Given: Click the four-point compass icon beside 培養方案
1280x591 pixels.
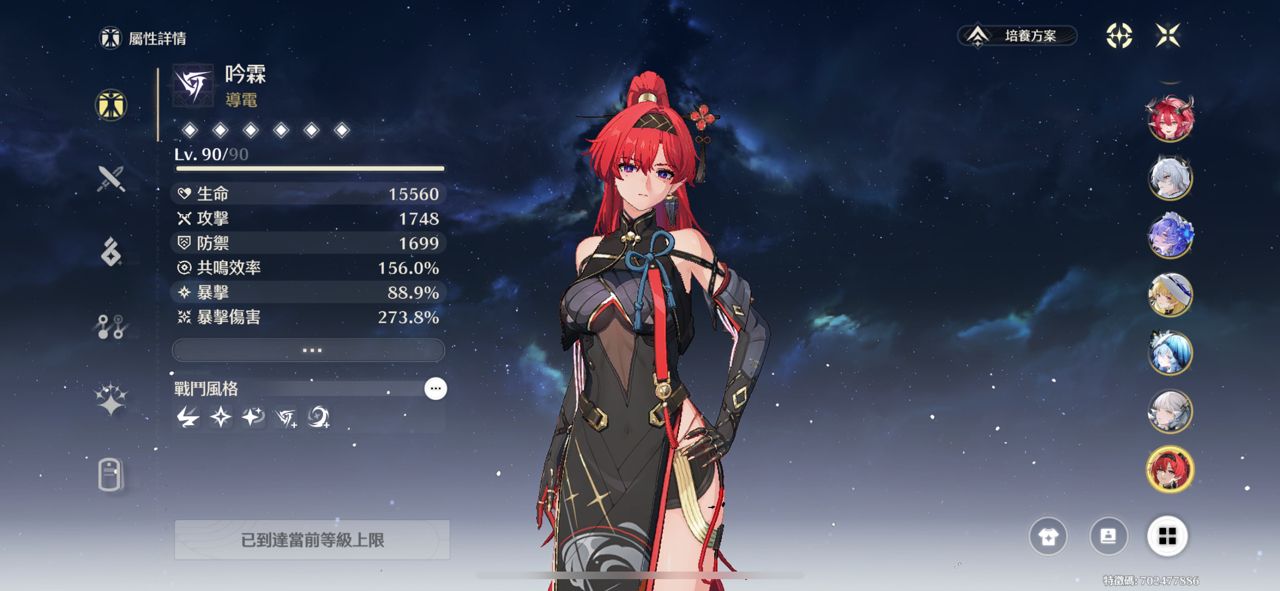Looking at the screenshot, I should tap(1119, 36).
